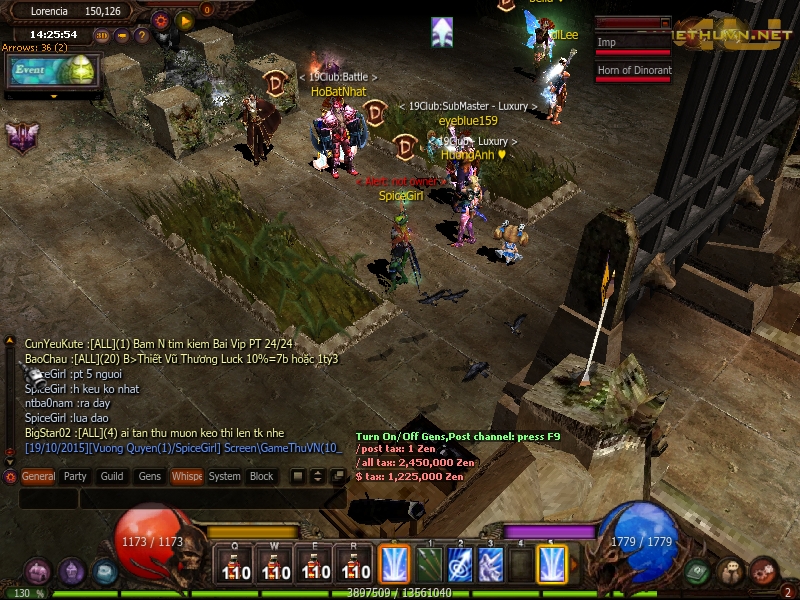
Task: Open the red gears system menu icon
Action: (x=764, y=572)
